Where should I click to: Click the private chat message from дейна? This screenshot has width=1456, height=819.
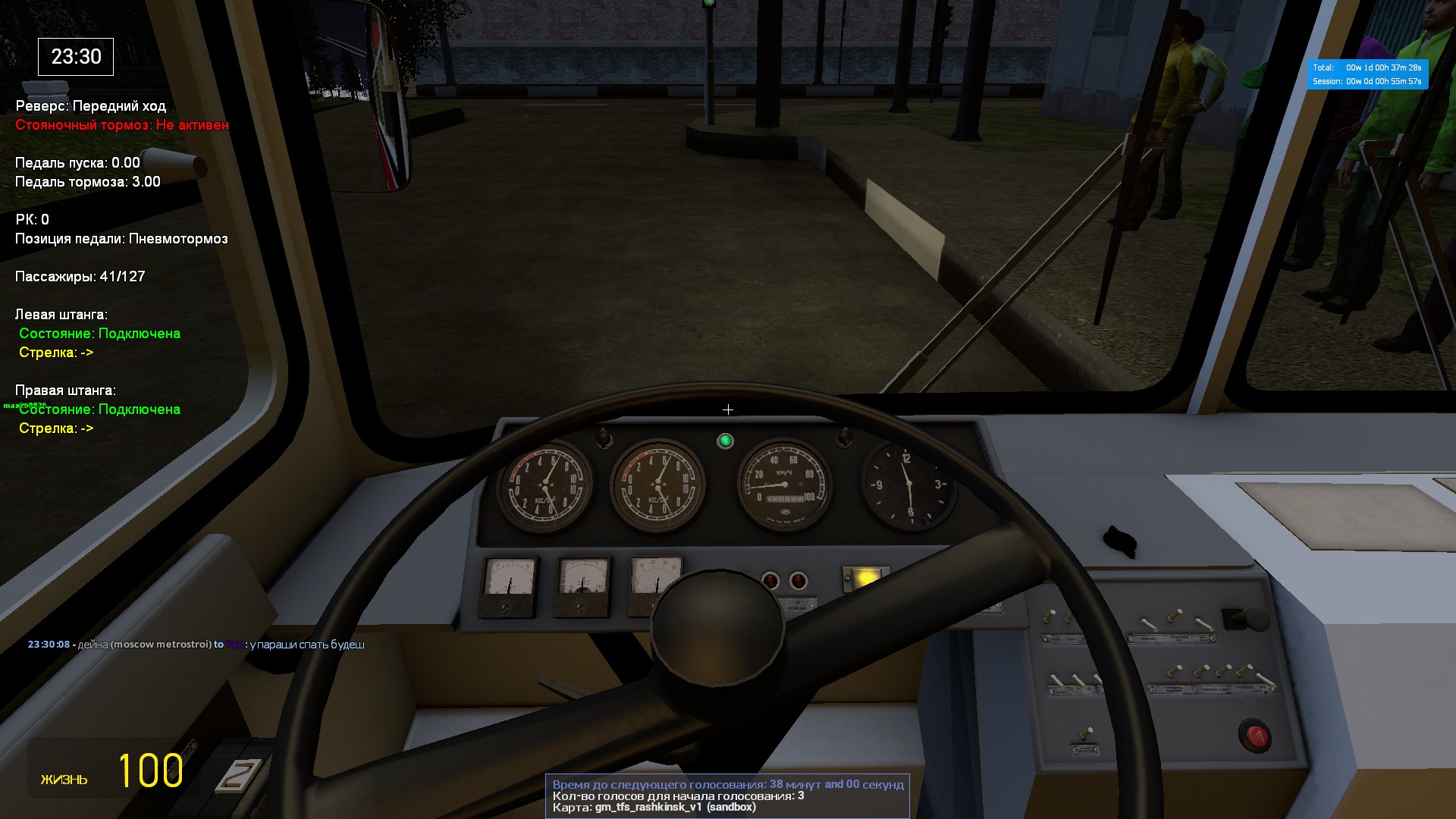coord(196,645)
